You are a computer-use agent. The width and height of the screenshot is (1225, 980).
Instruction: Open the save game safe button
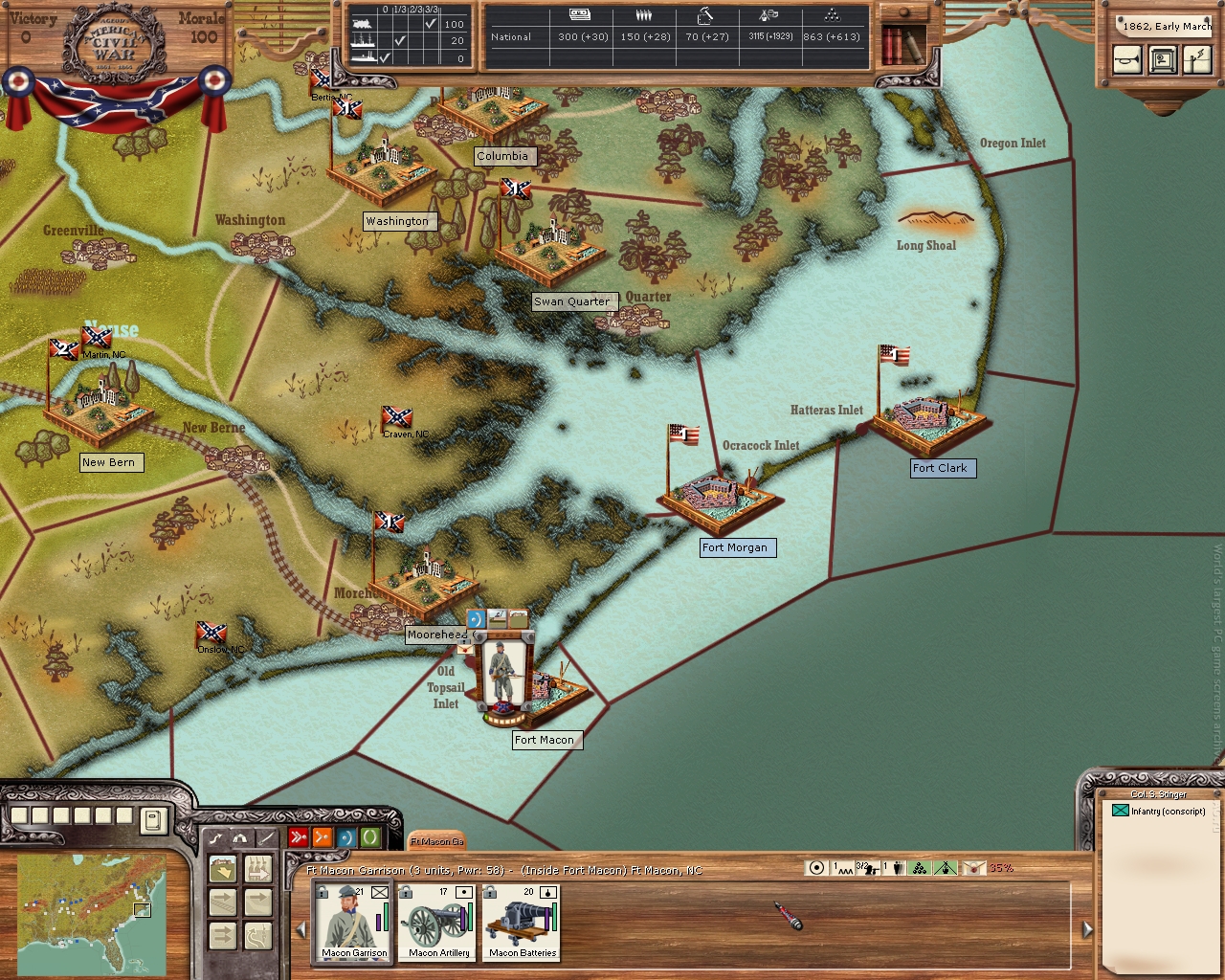pos(1163,60)
